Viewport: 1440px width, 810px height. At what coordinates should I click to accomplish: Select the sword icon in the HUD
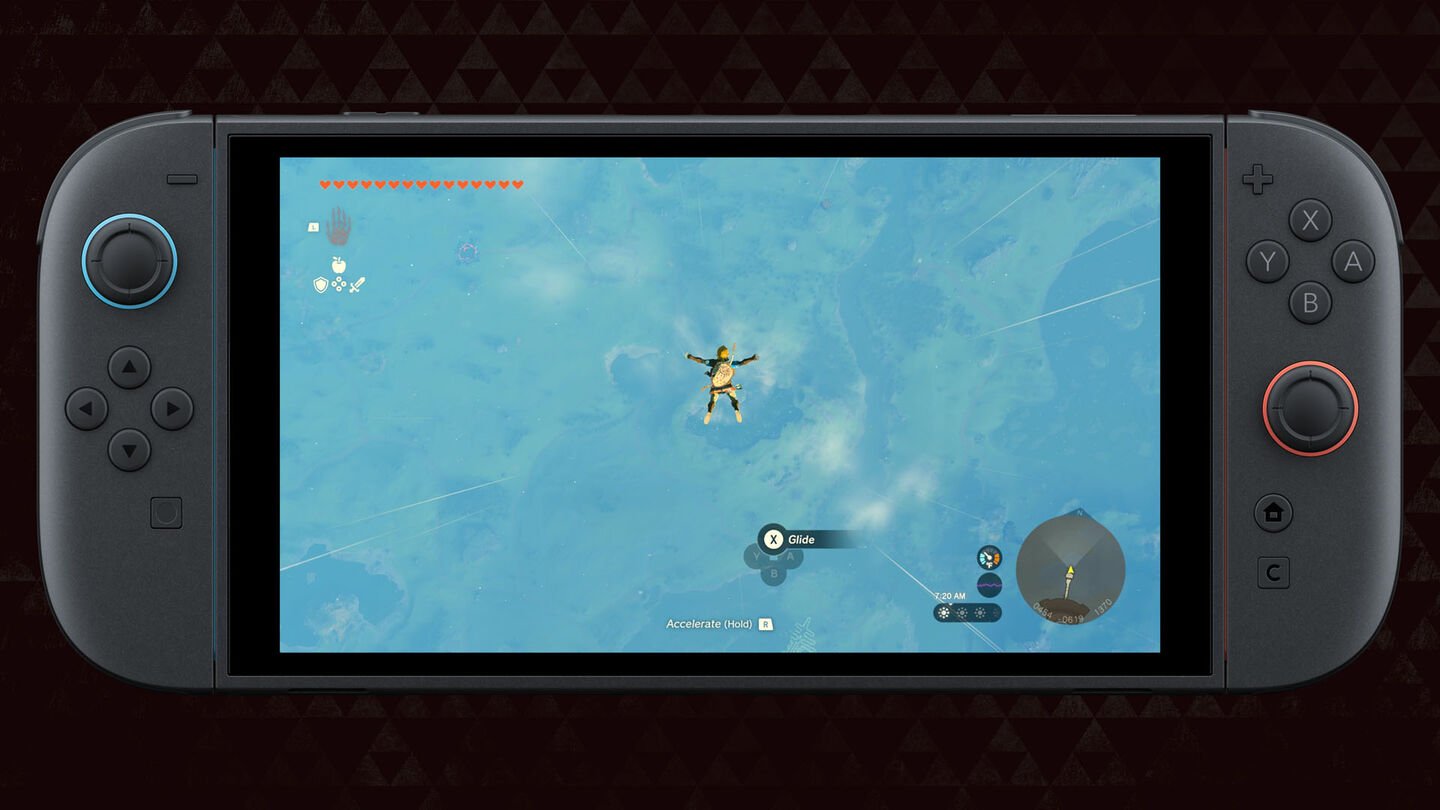click(358, 285)
